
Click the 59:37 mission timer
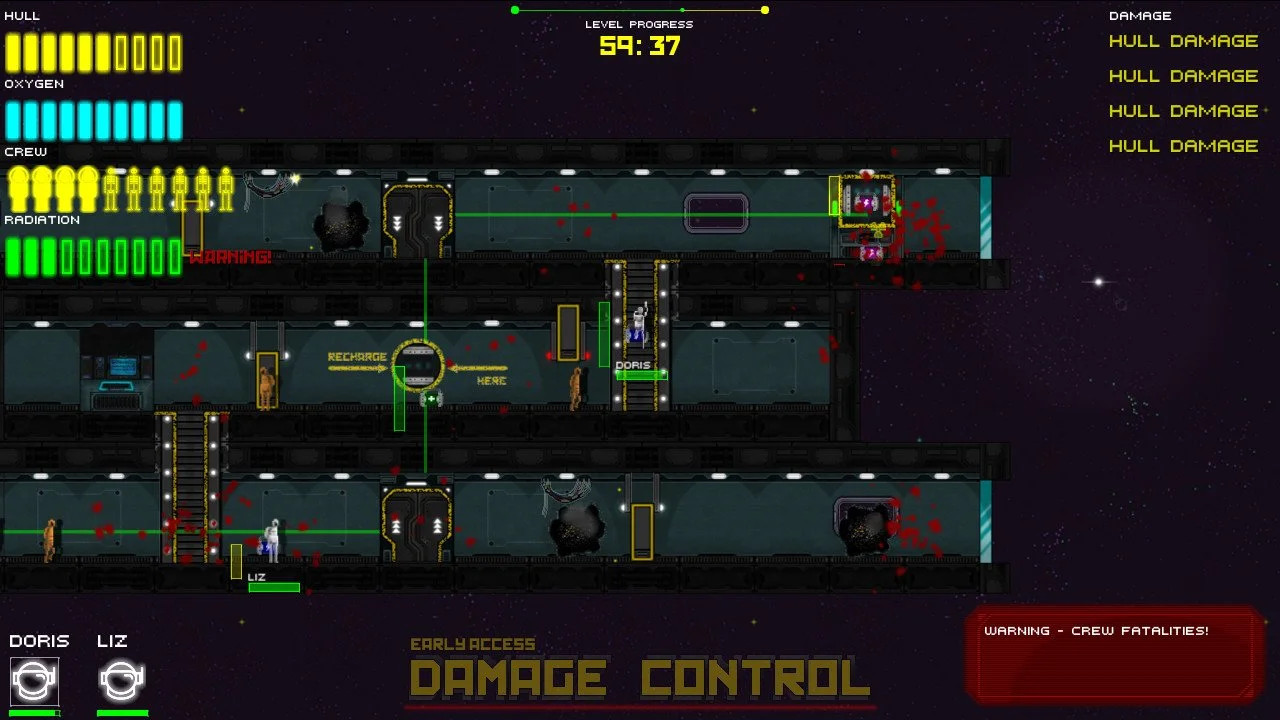(x=639, y=46)
